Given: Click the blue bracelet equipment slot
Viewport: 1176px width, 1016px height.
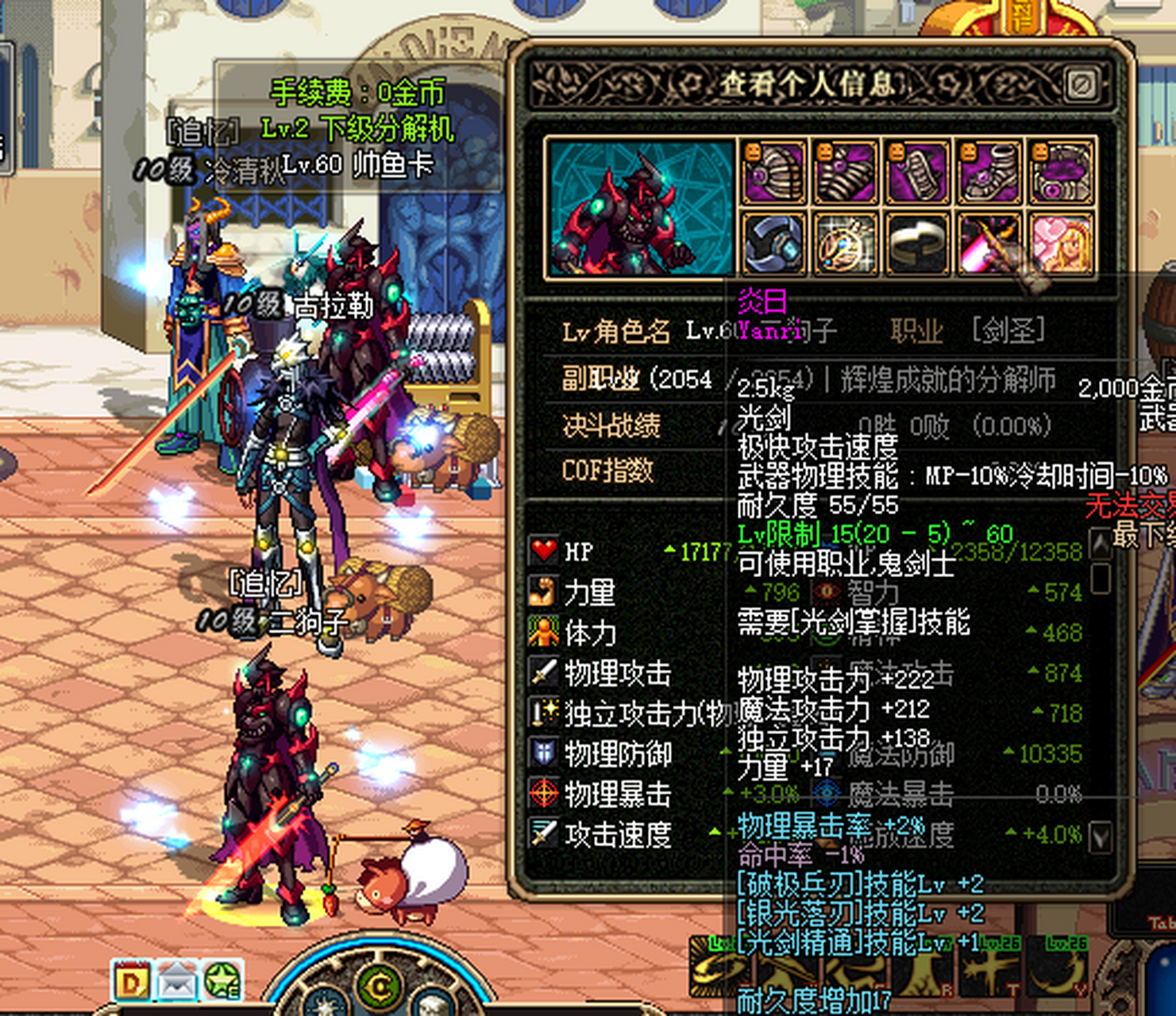Looking at the screenshot, I should coord(773,245).
